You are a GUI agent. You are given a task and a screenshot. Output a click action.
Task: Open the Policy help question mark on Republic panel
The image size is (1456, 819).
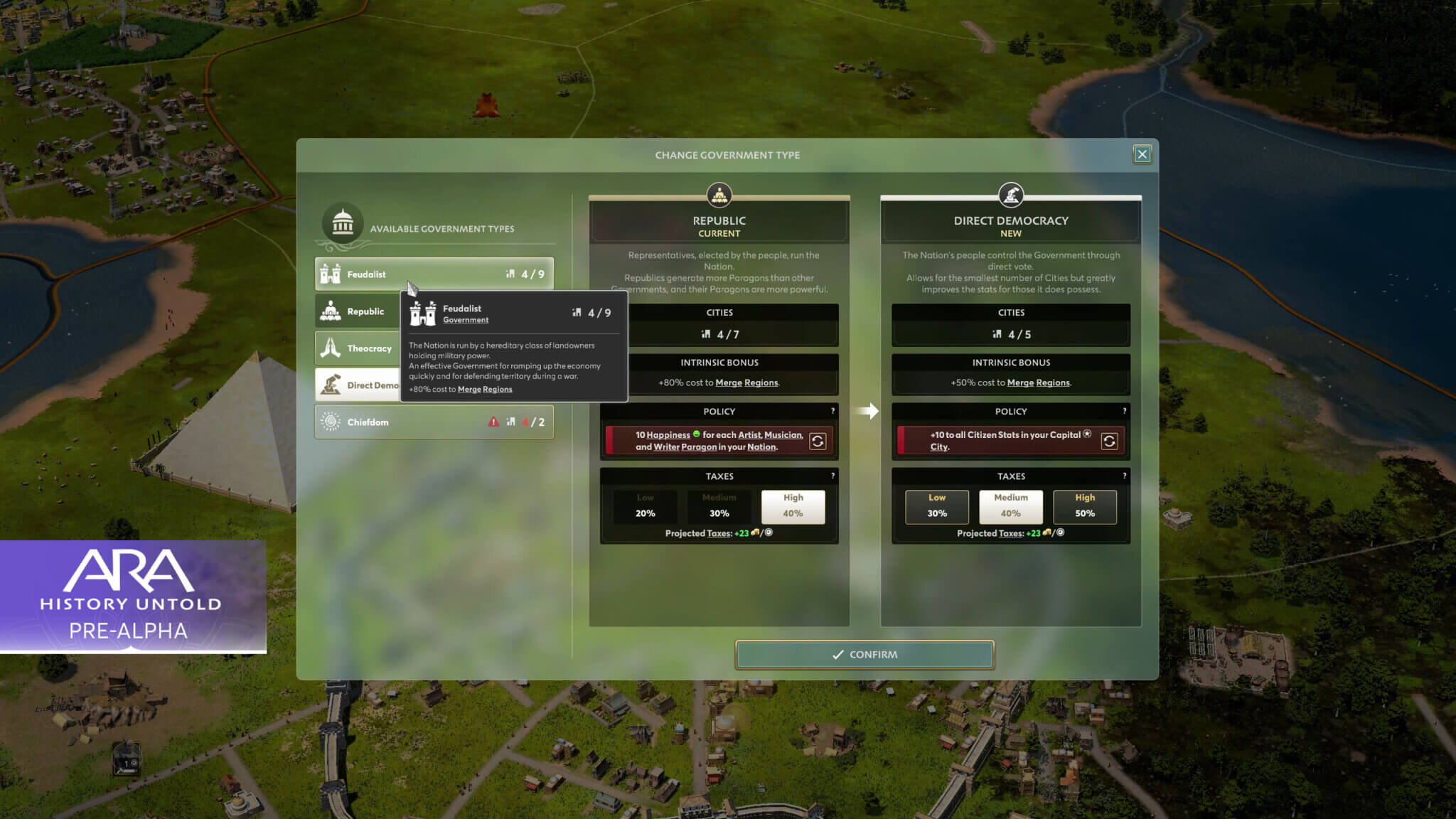tap(832, 409)
